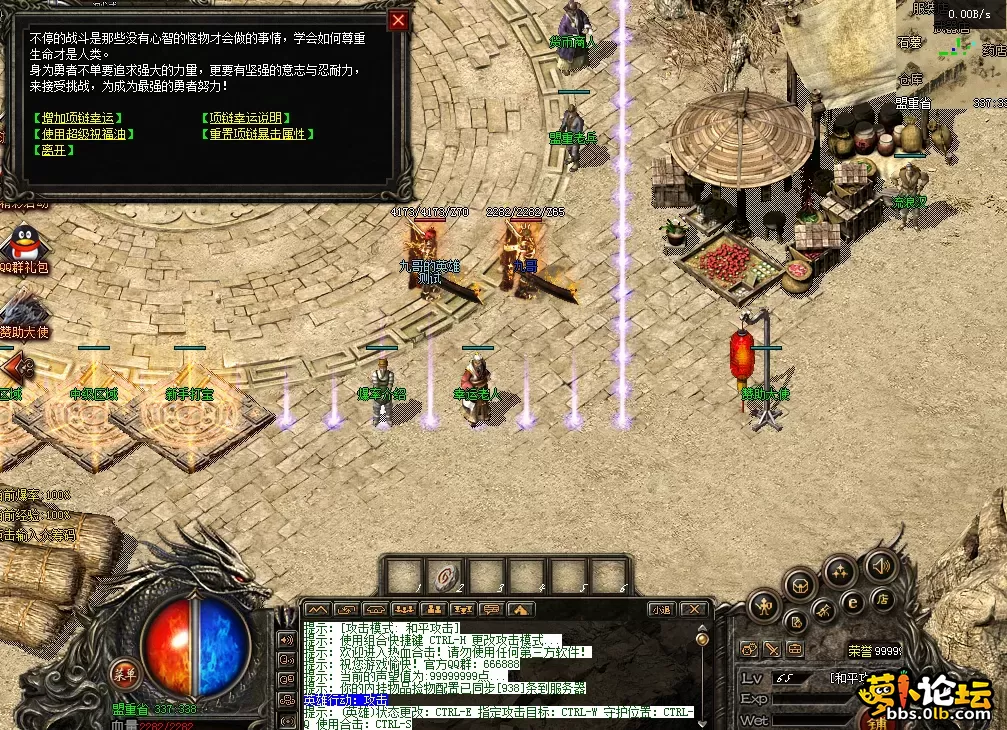Open the 店 shop round button
The width and height of the screenshot is (1007, 730).
coord(882,601)
